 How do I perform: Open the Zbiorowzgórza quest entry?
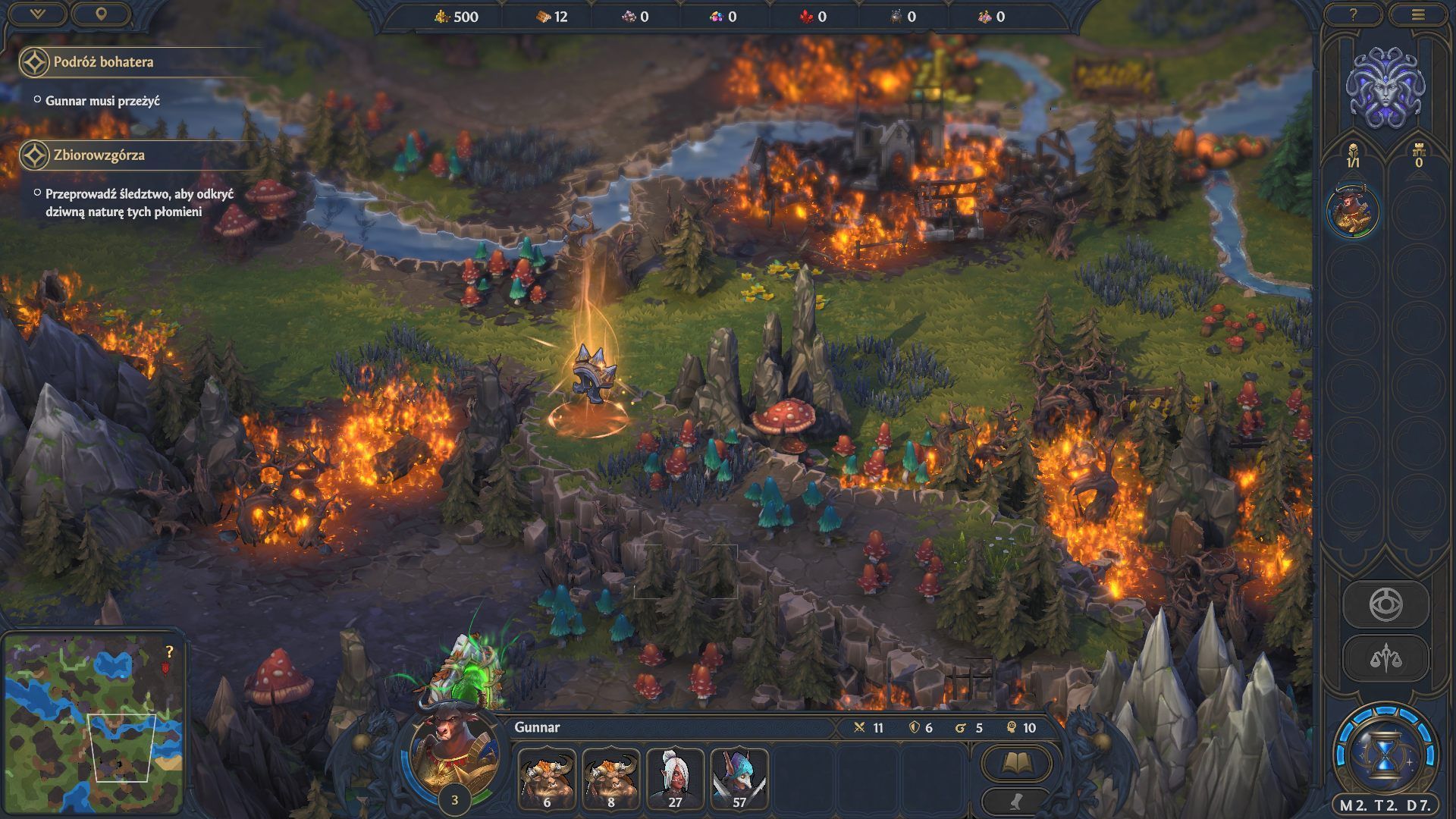click(99, 155)
